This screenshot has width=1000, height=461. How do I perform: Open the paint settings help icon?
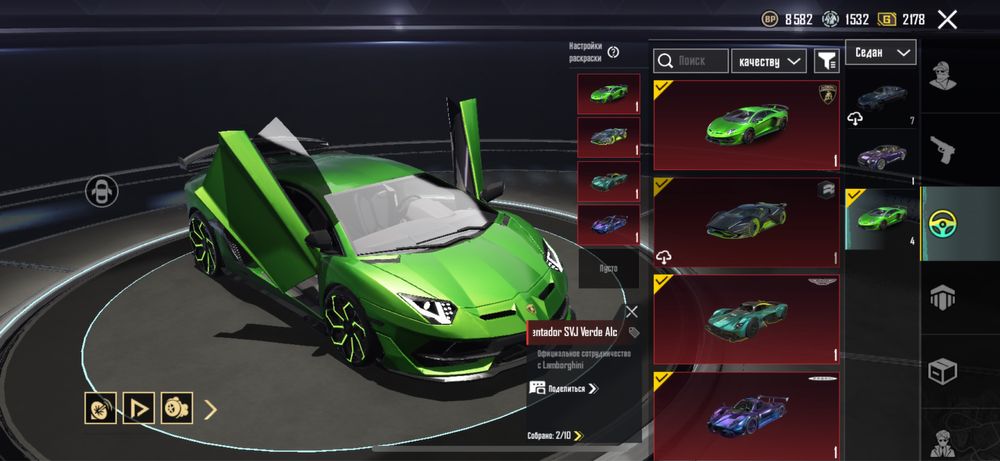[x=613, y=52]
